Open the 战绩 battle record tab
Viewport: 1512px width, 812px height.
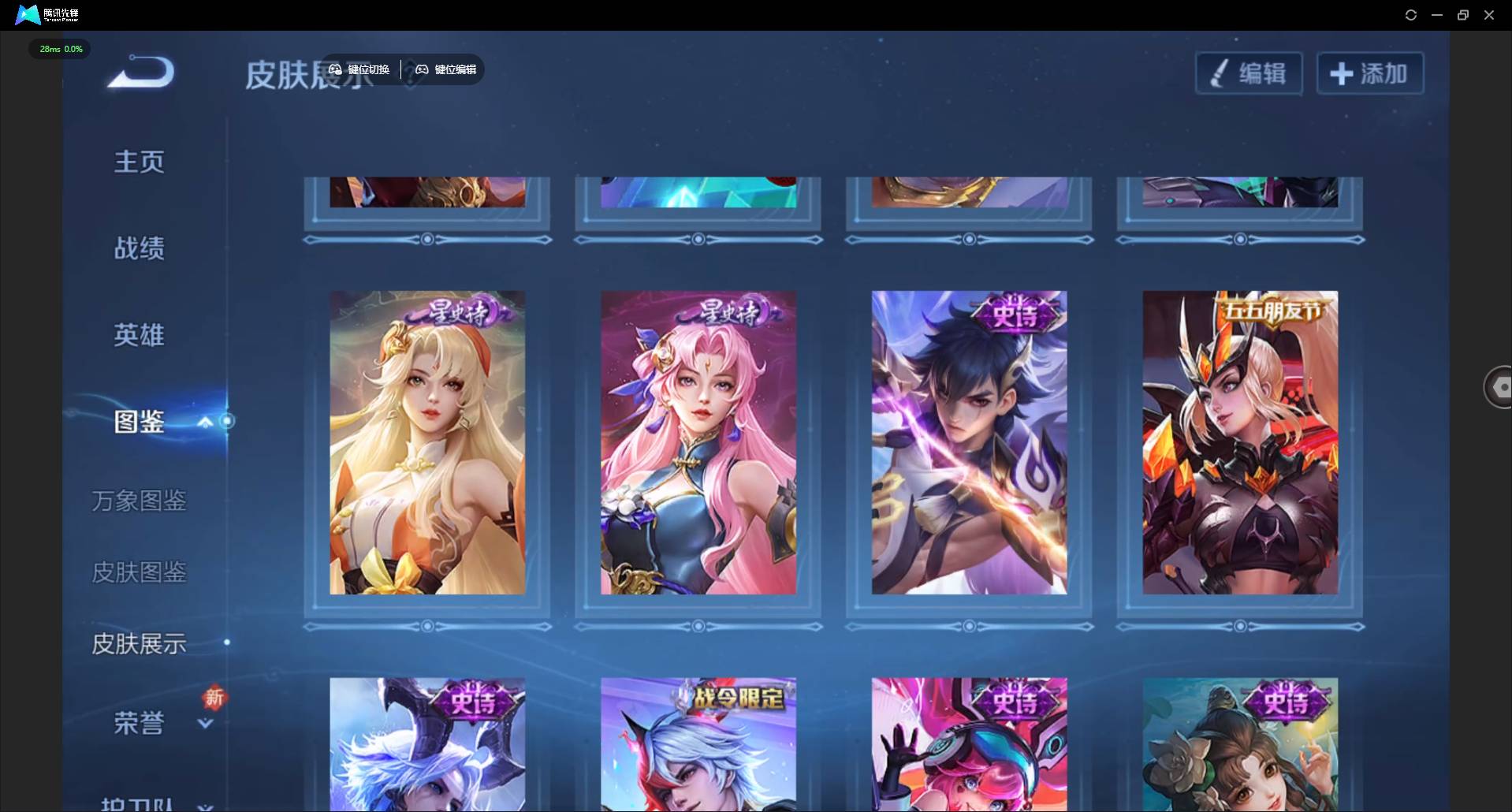(140, 248)
